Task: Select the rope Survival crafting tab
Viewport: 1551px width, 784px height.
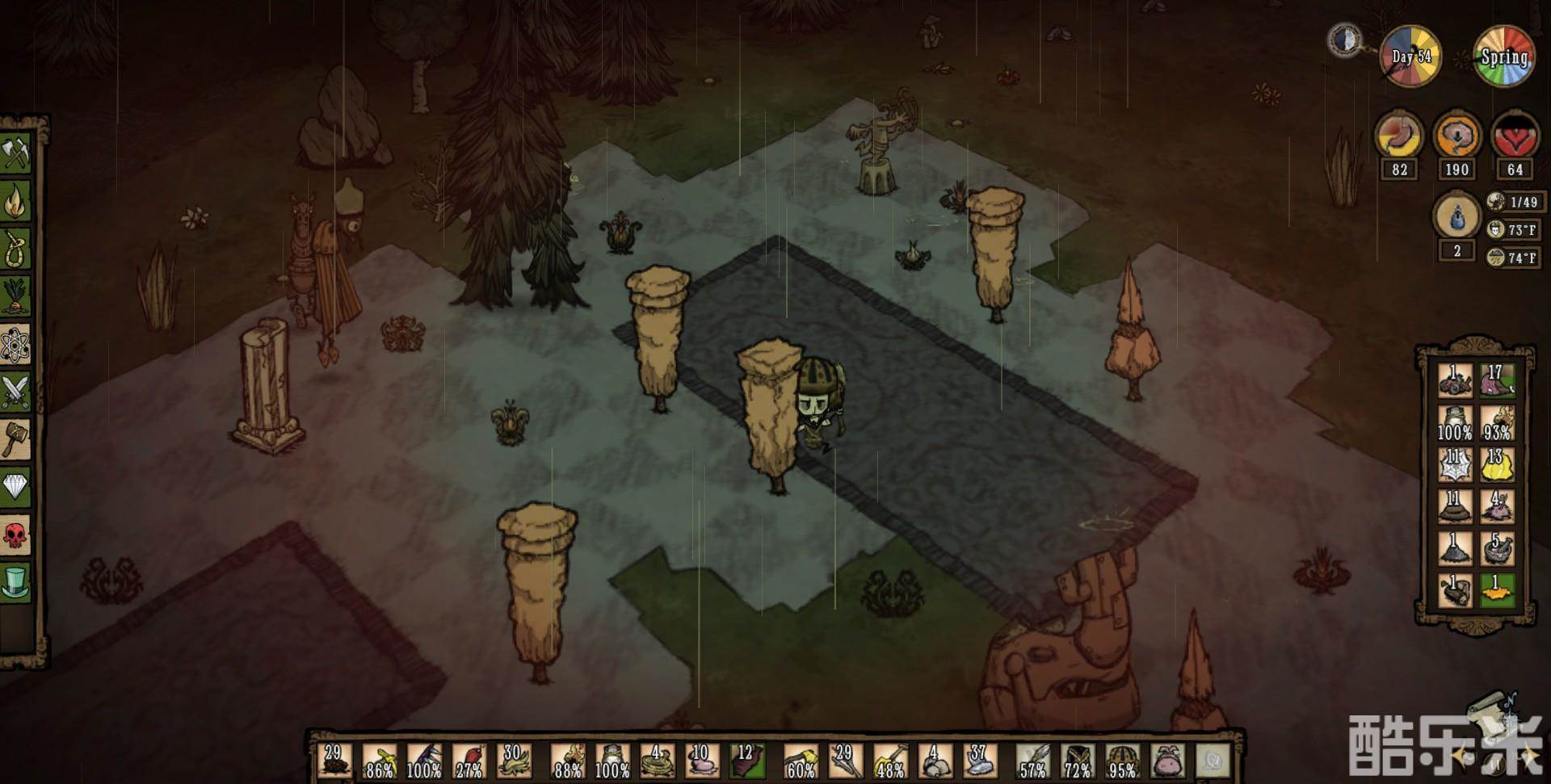Action: [16, 248]
